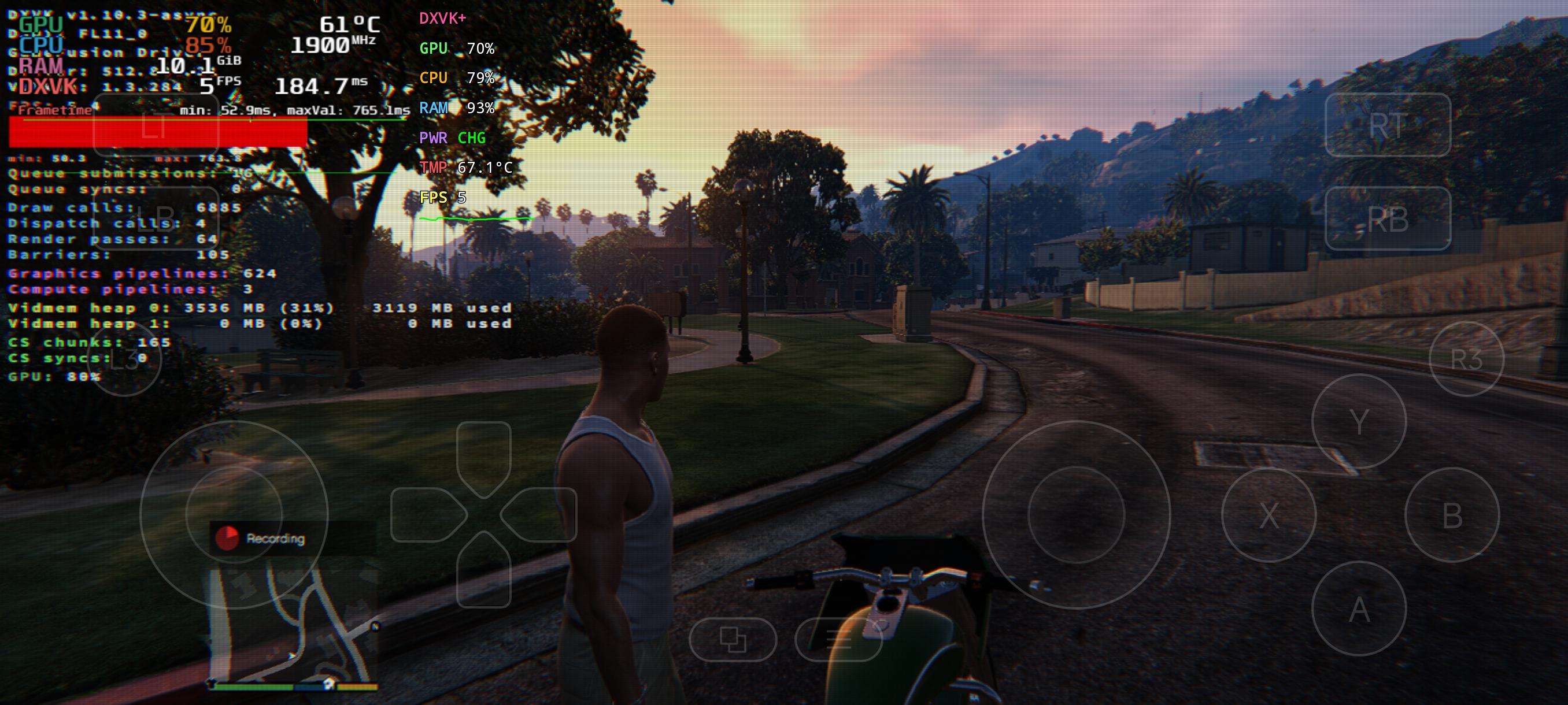1568x705 pixels.
Task: Tap the Y face button
Action: 1359,421
